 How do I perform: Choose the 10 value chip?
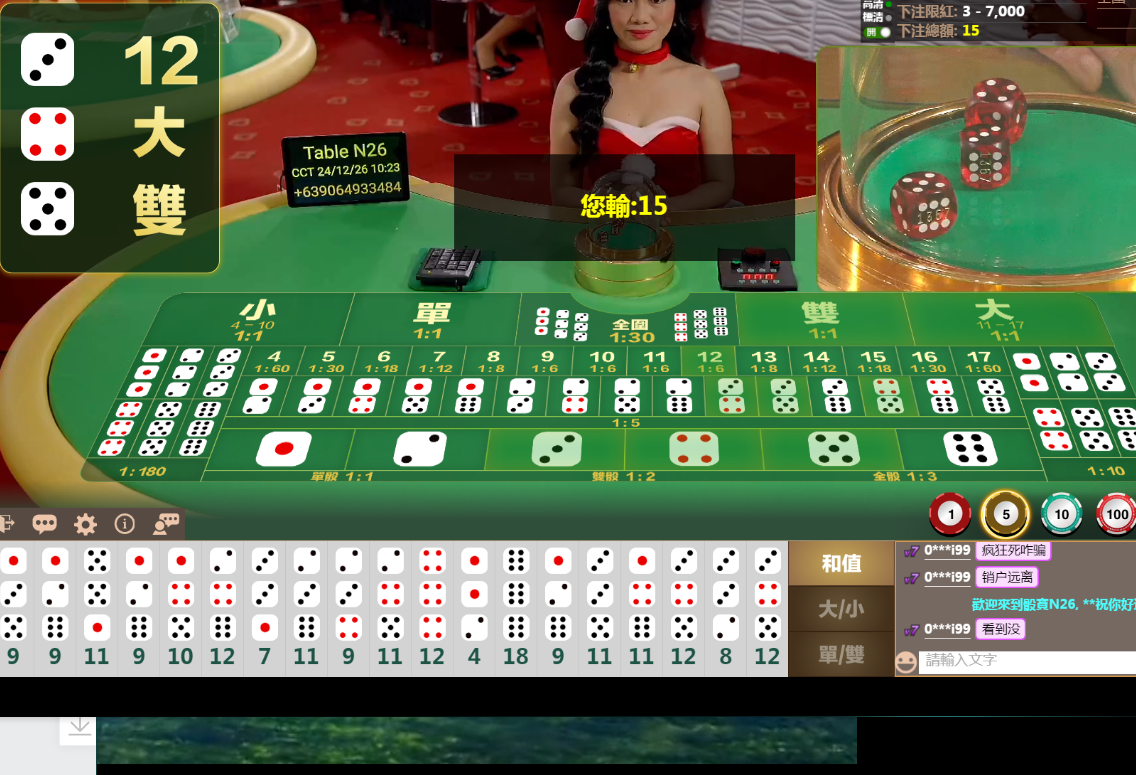pyautogui.click(x=1061, y=515)
